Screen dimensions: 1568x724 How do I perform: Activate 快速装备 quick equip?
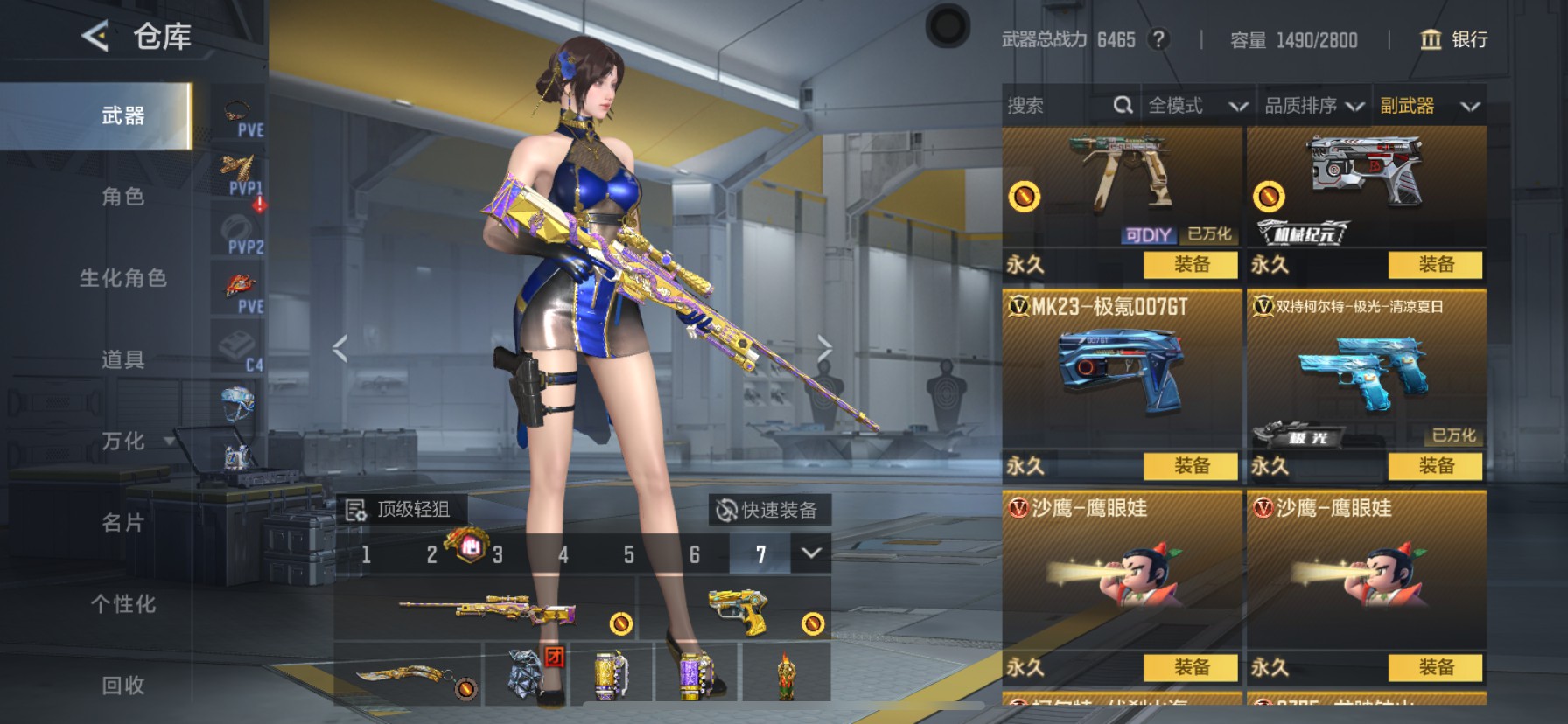(767, 510)
